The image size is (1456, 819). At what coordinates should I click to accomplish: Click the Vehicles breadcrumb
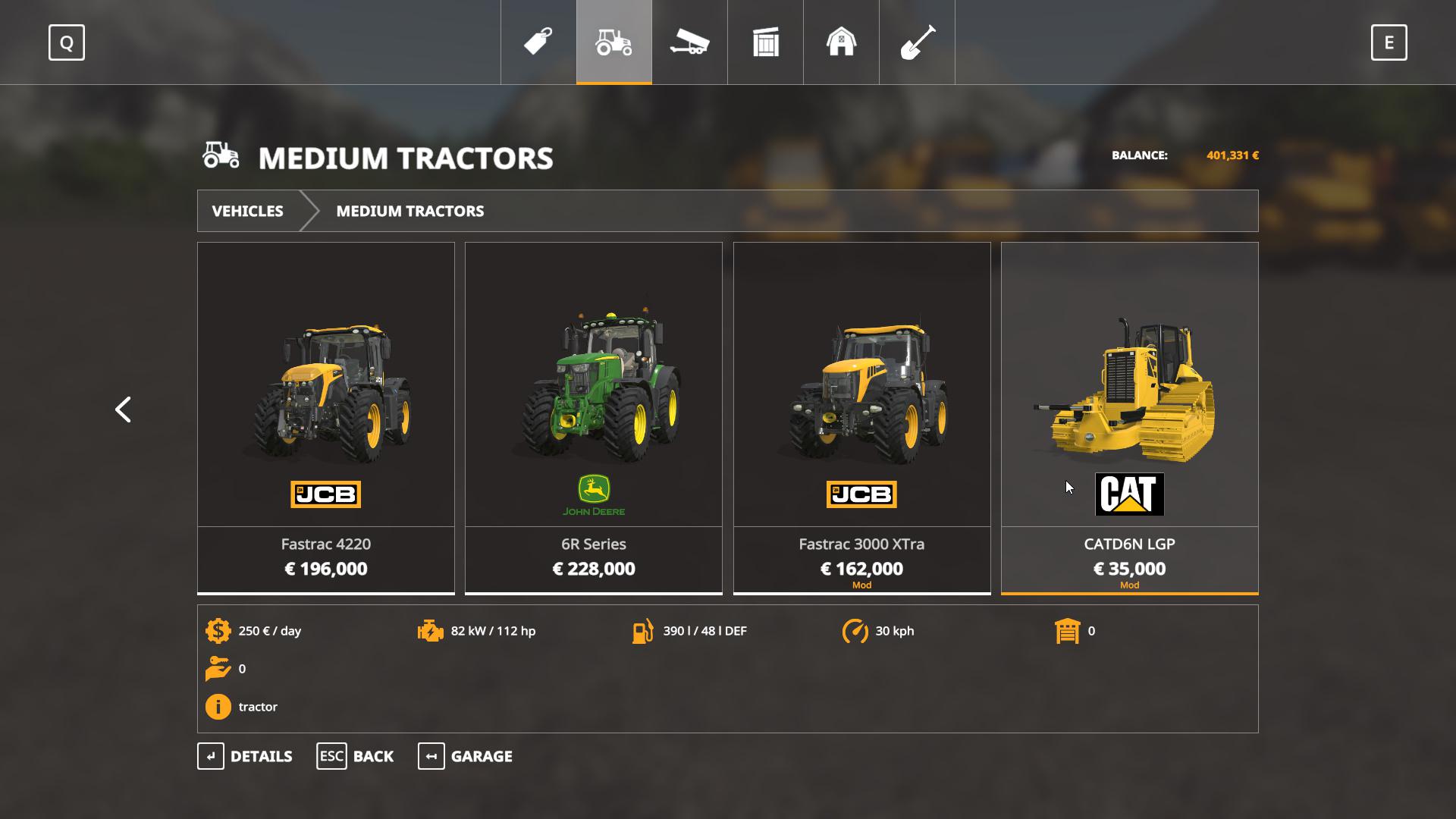[247, 211]
